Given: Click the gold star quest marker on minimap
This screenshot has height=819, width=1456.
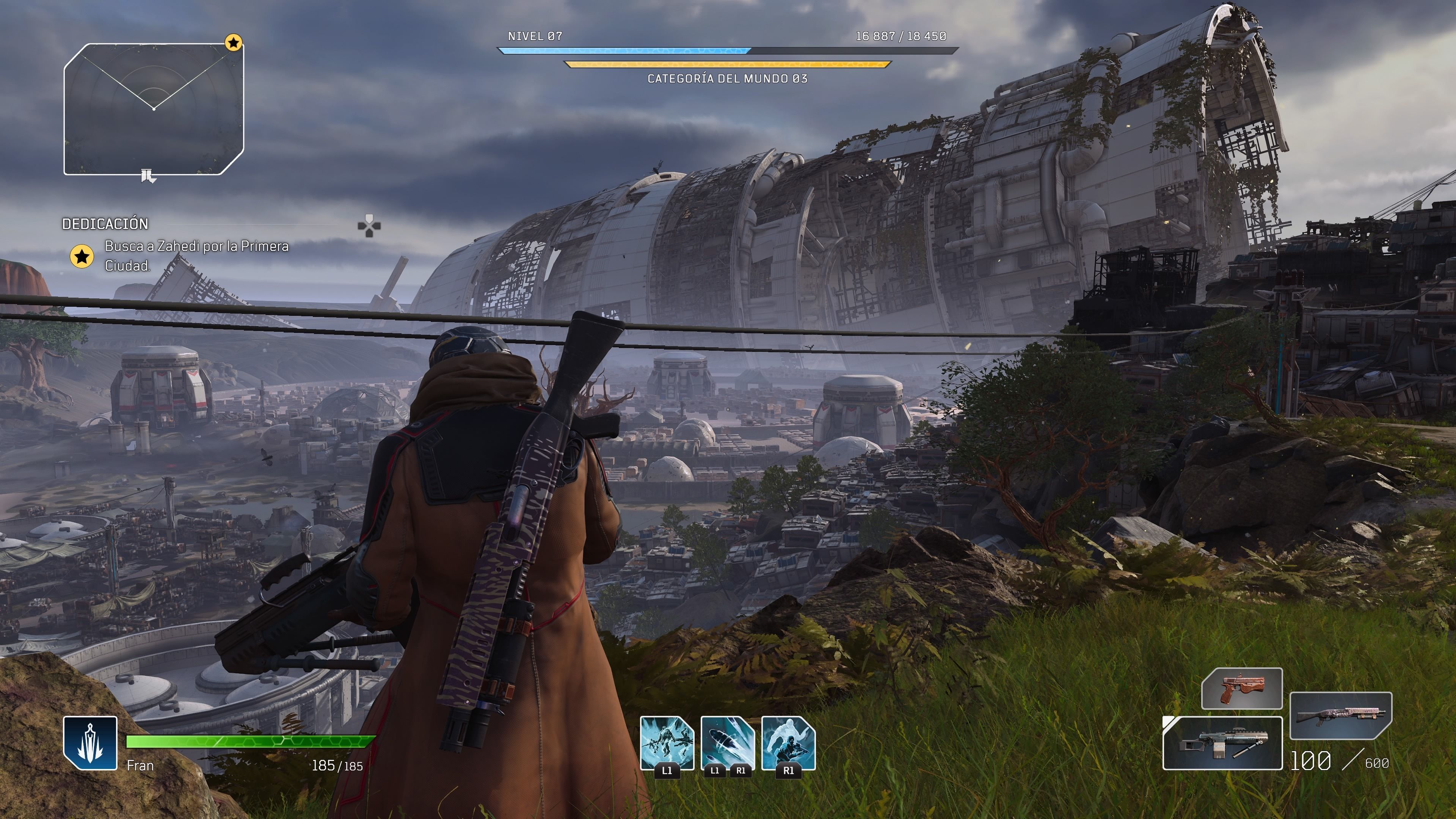Looking at the screenshot, I should [x=234, y=42].
